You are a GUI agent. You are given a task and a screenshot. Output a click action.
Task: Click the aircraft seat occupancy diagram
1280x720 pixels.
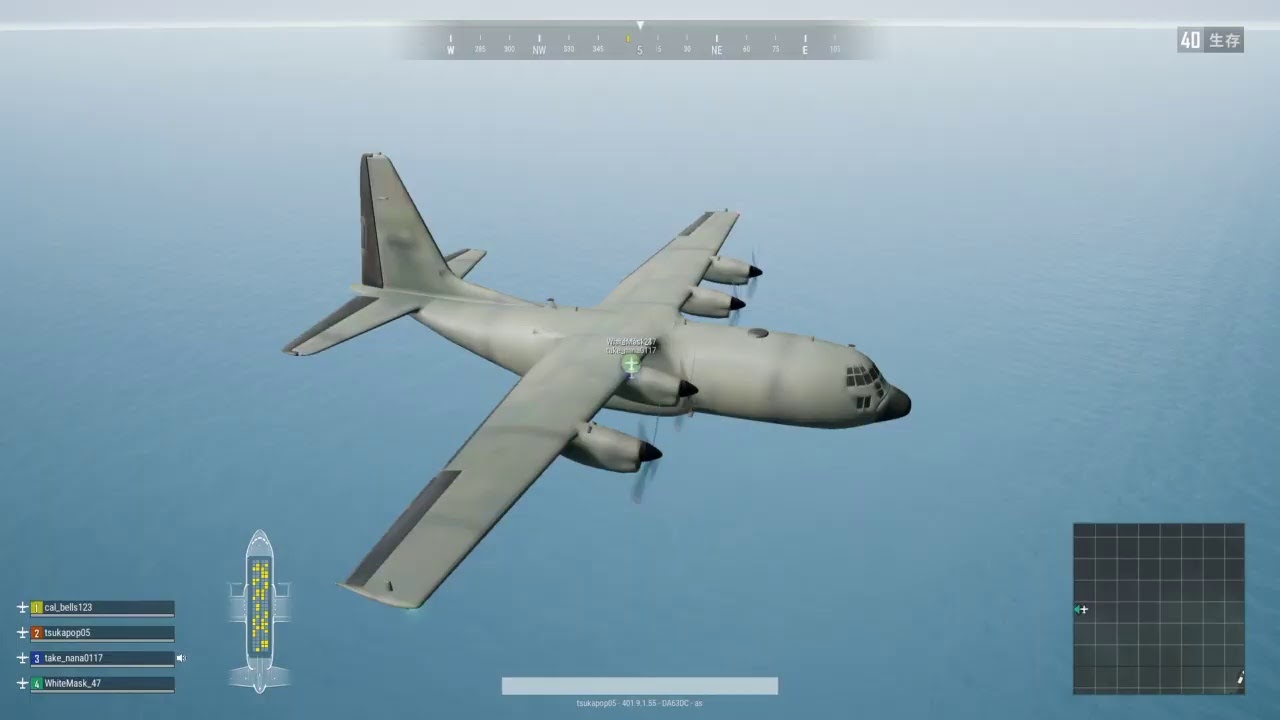click(x=259, y=610)
